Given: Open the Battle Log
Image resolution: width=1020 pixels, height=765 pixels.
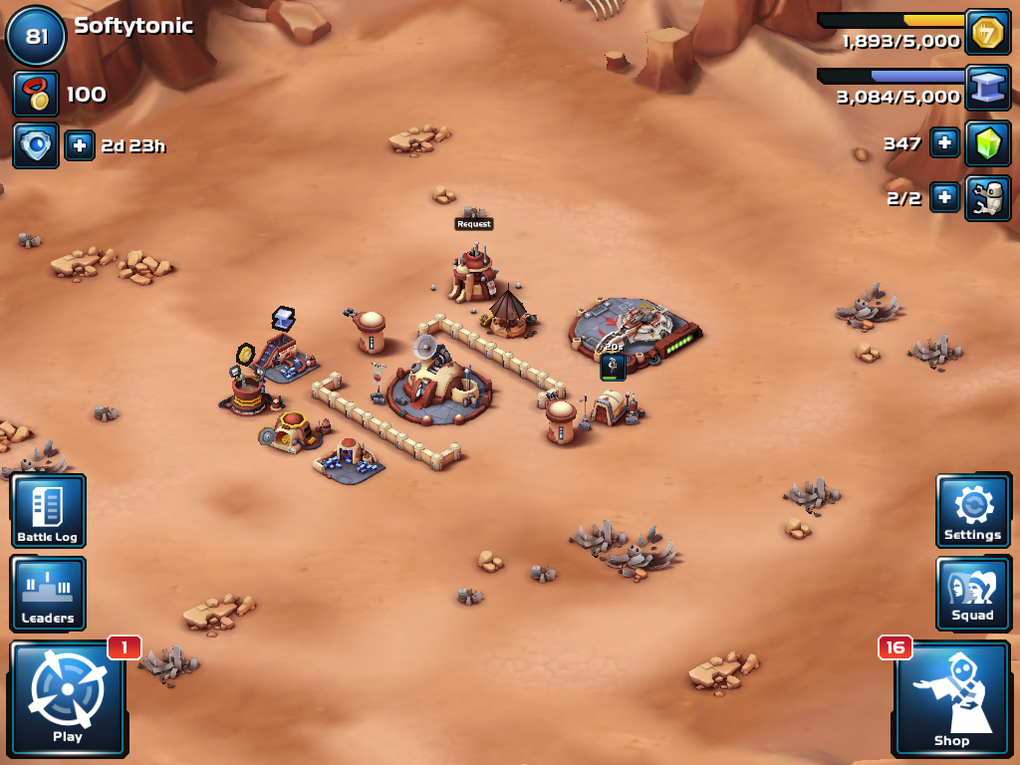Looking at the screenshot, I should tap(48, 511).
